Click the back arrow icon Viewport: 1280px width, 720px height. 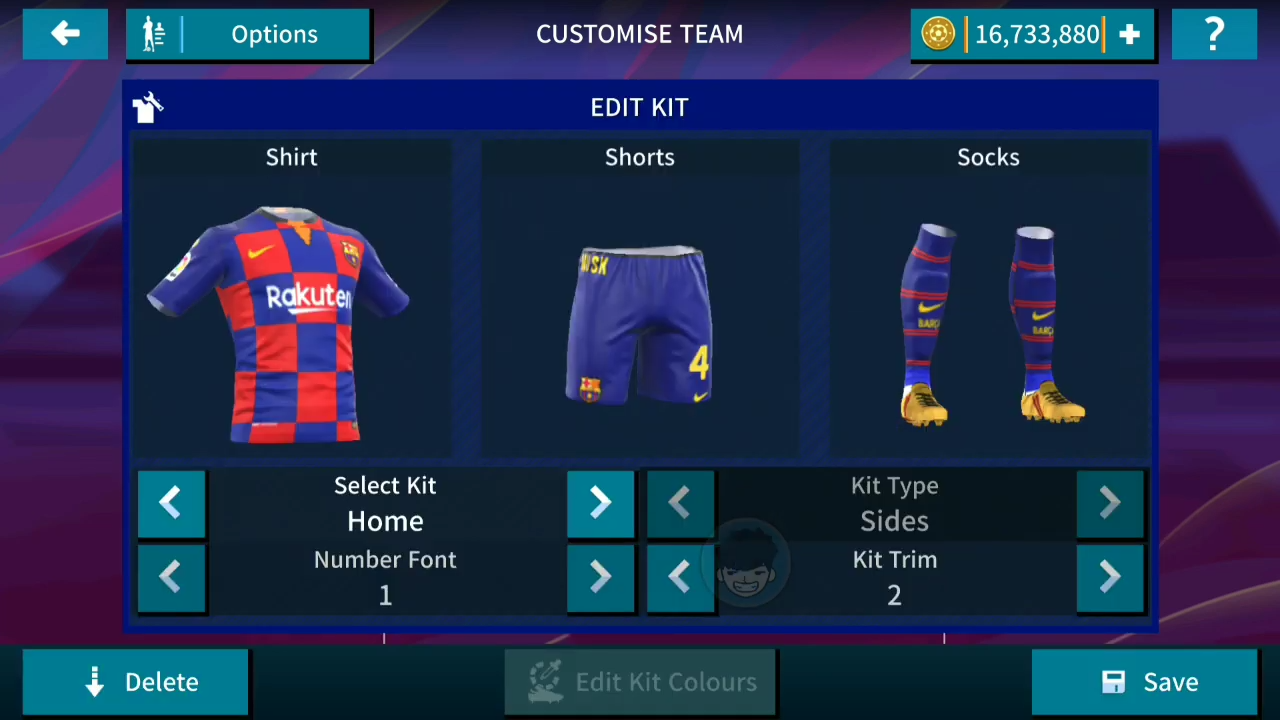click(64, 33)
